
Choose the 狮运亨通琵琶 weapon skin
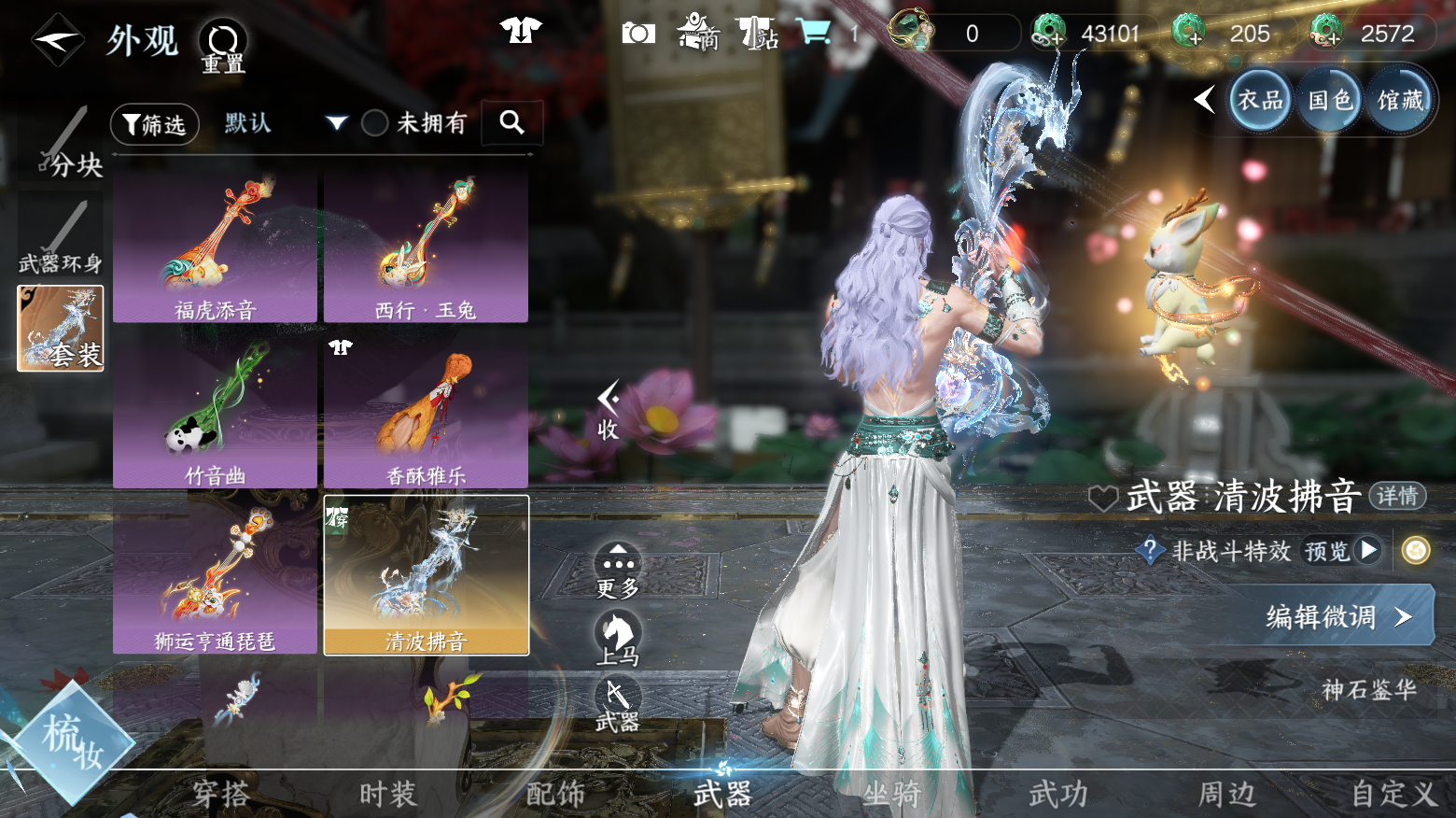click(216, 577)
